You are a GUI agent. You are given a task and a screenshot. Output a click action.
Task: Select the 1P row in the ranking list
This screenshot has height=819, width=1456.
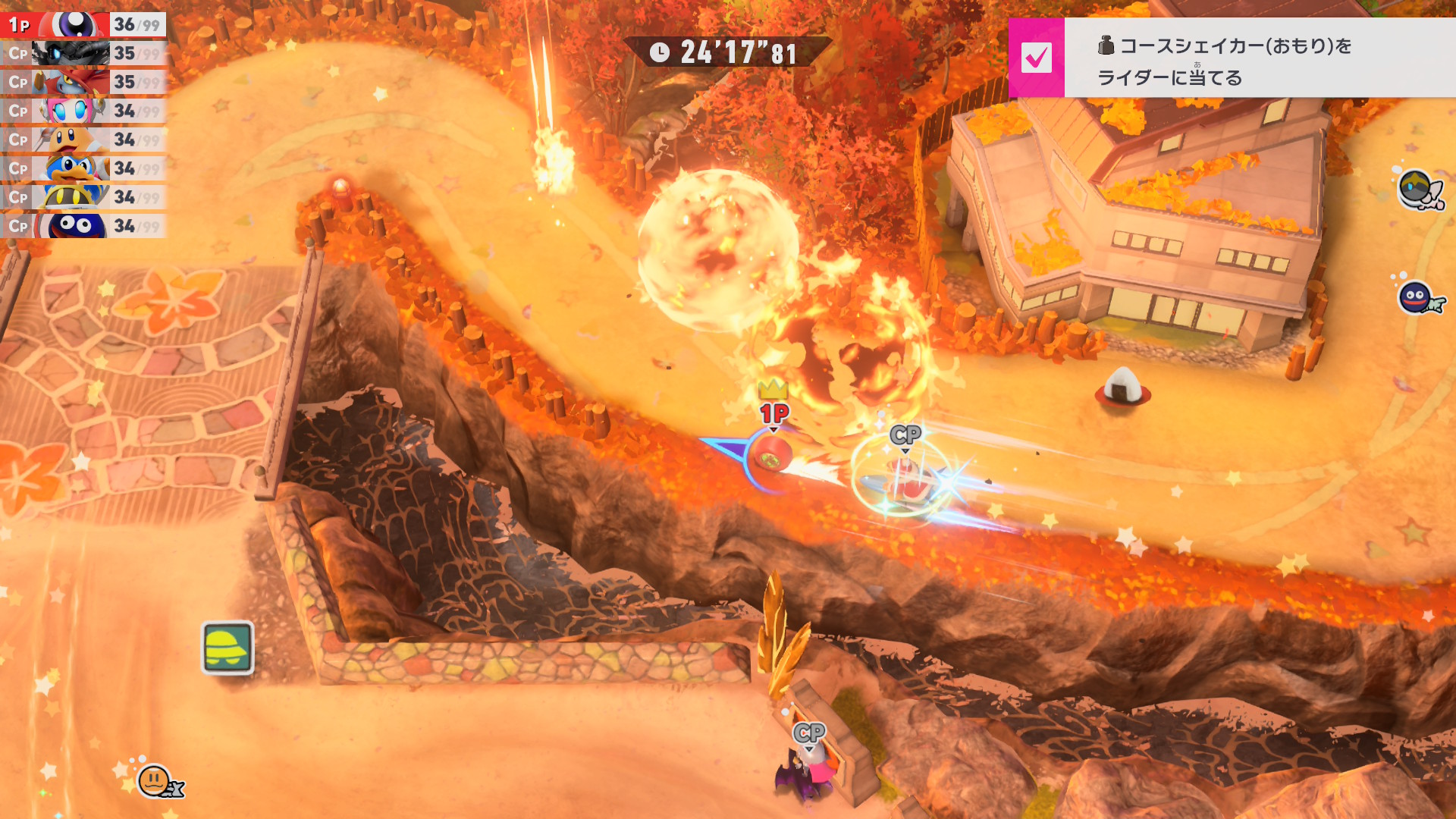[83, 24]
